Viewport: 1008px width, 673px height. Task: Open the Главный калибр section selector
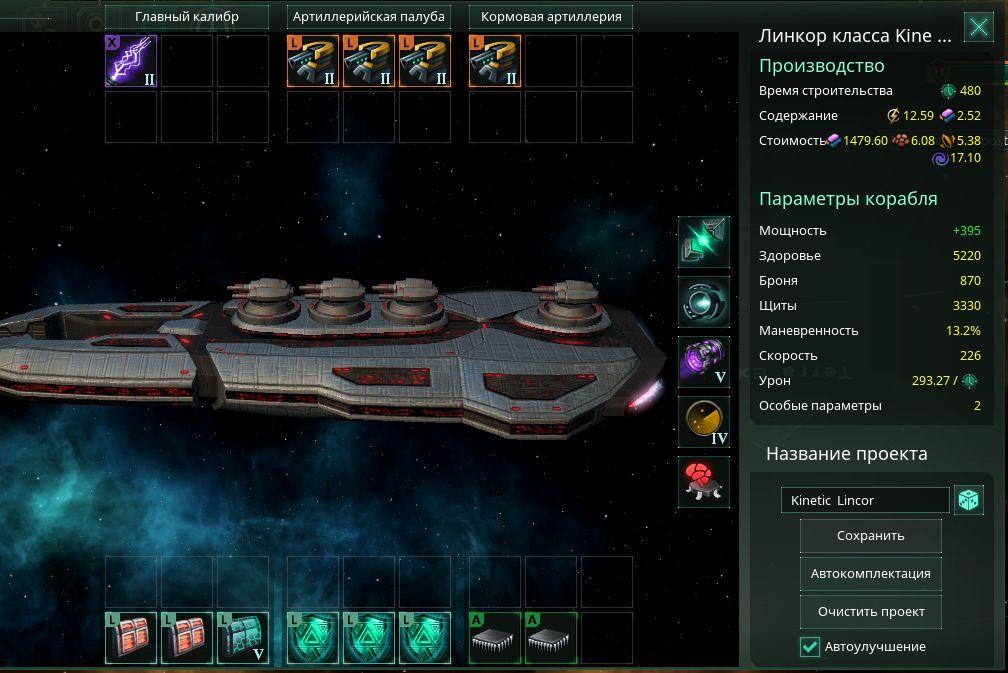click(x=187, y=17)
